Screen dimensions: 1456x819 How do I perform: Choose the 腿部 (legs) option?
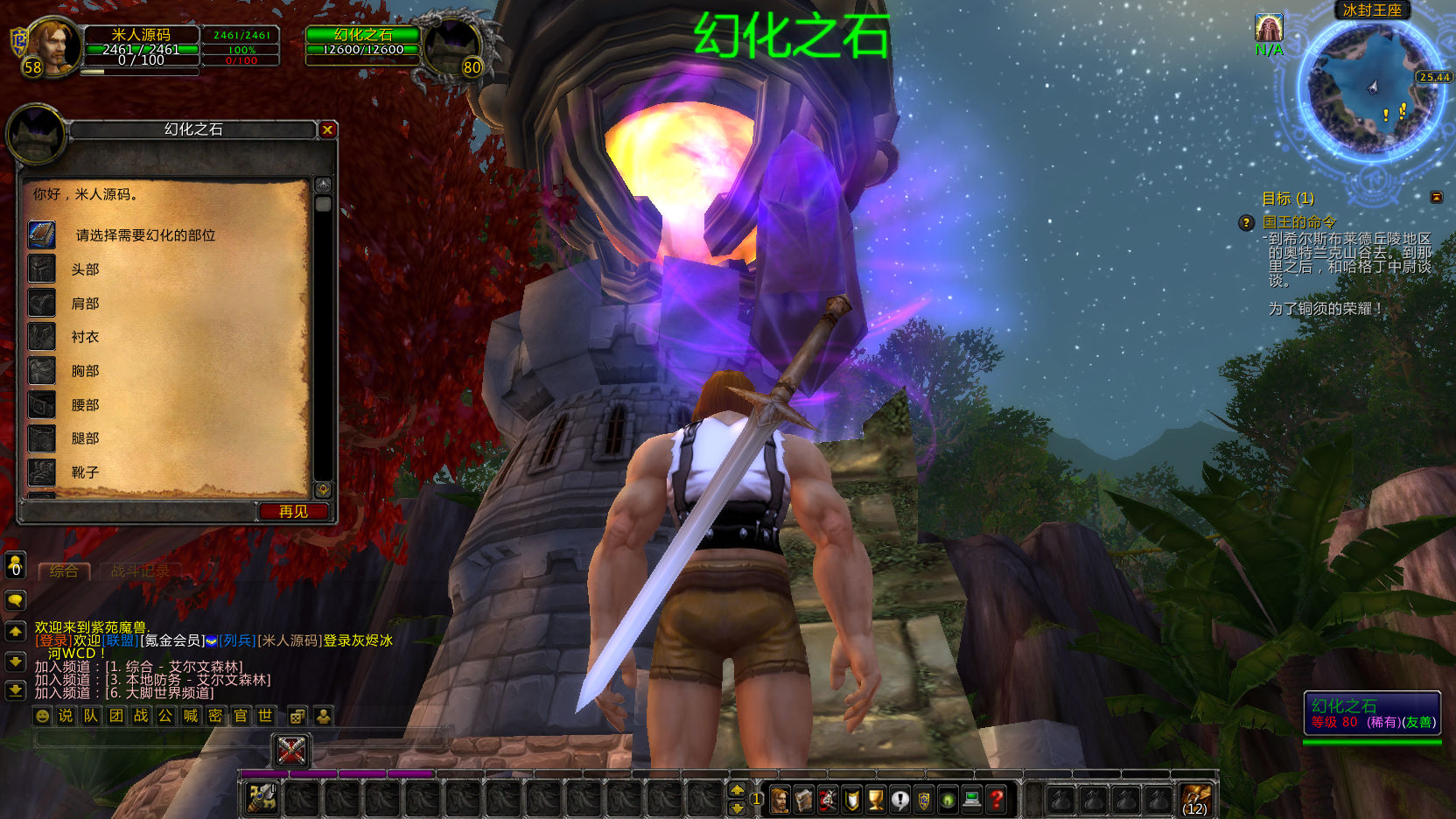pyautogui.click(x=85, y=438)
